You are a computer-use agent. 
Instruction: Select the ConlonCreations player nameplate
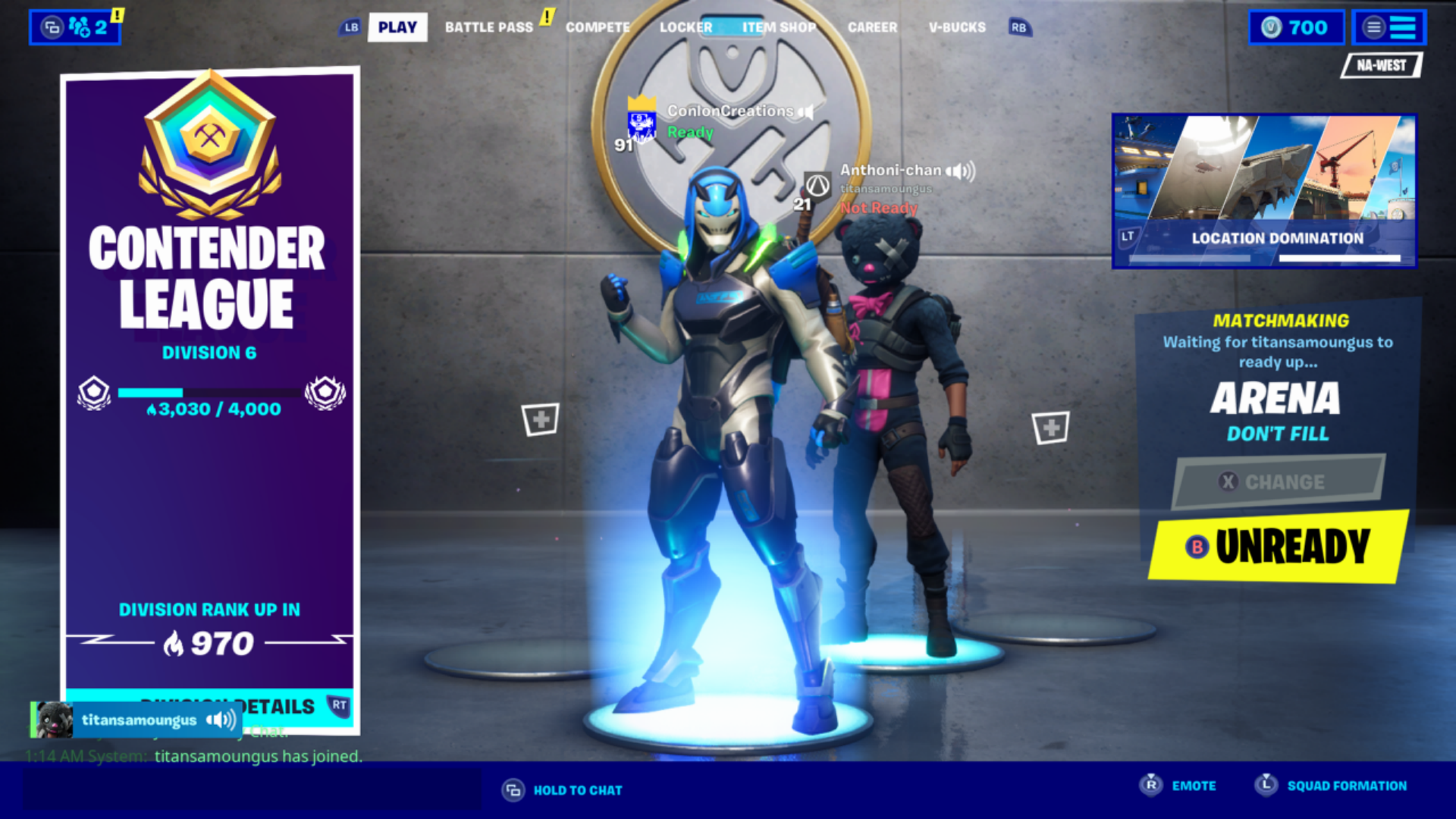(x=729, y=112)
